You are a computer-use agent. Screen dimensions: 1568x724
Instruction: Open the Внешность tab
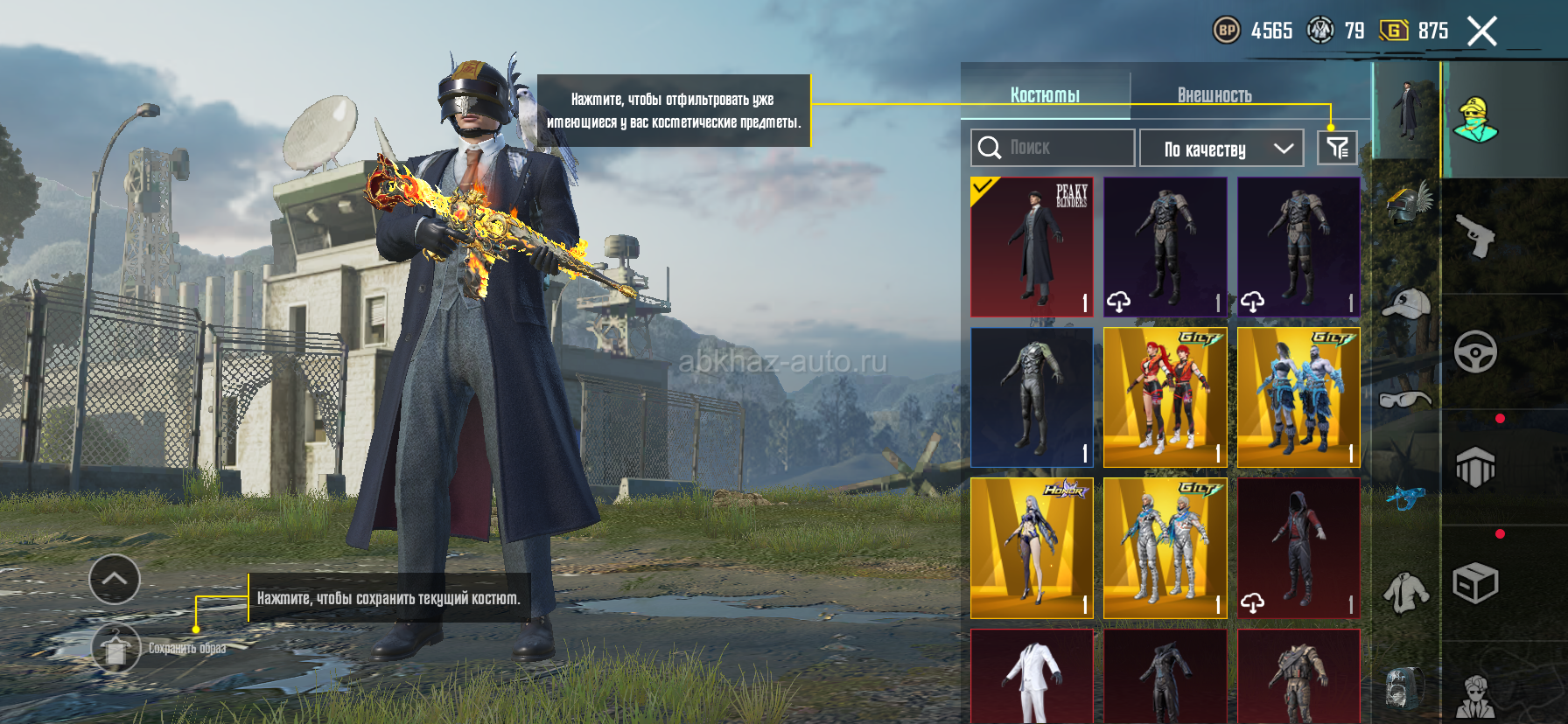(x=1214, y=94)
